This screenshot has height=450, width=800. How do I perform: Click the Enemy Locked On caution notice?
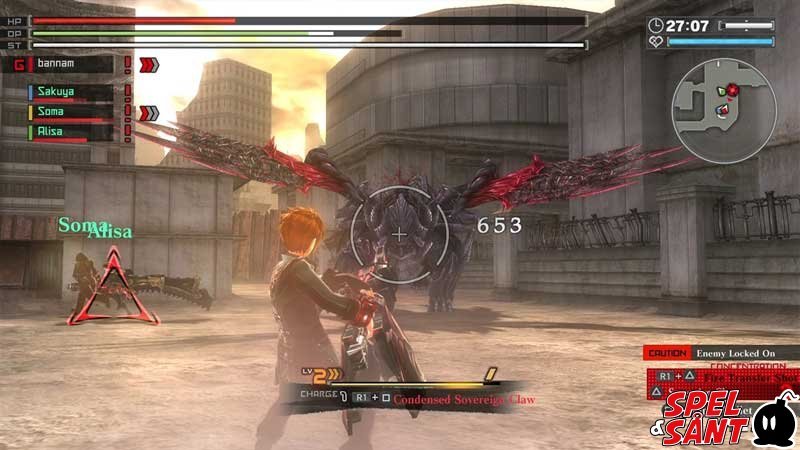tap(722, 353)
